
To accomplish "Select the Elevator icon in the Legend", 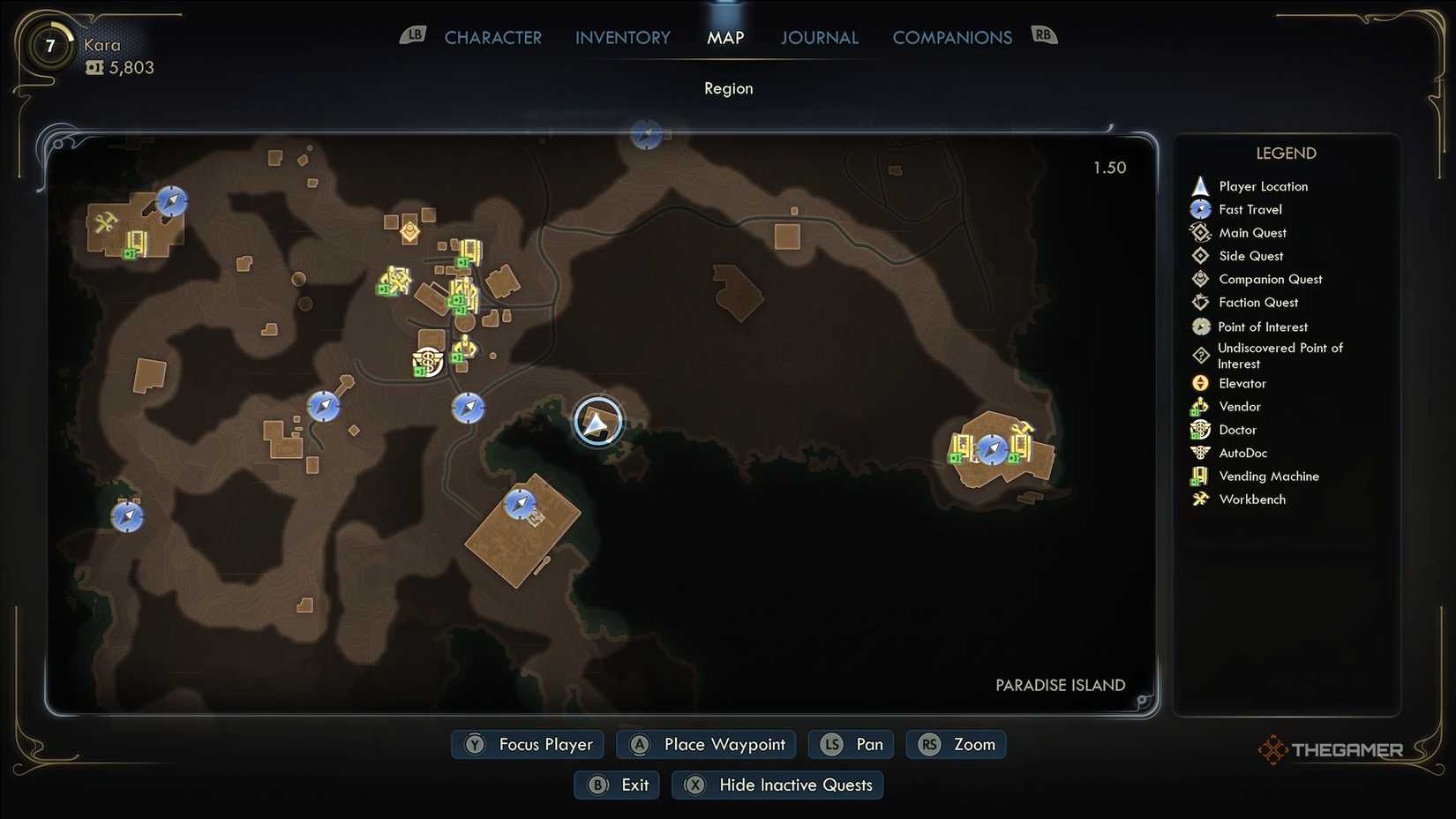I will point(1200,383).
